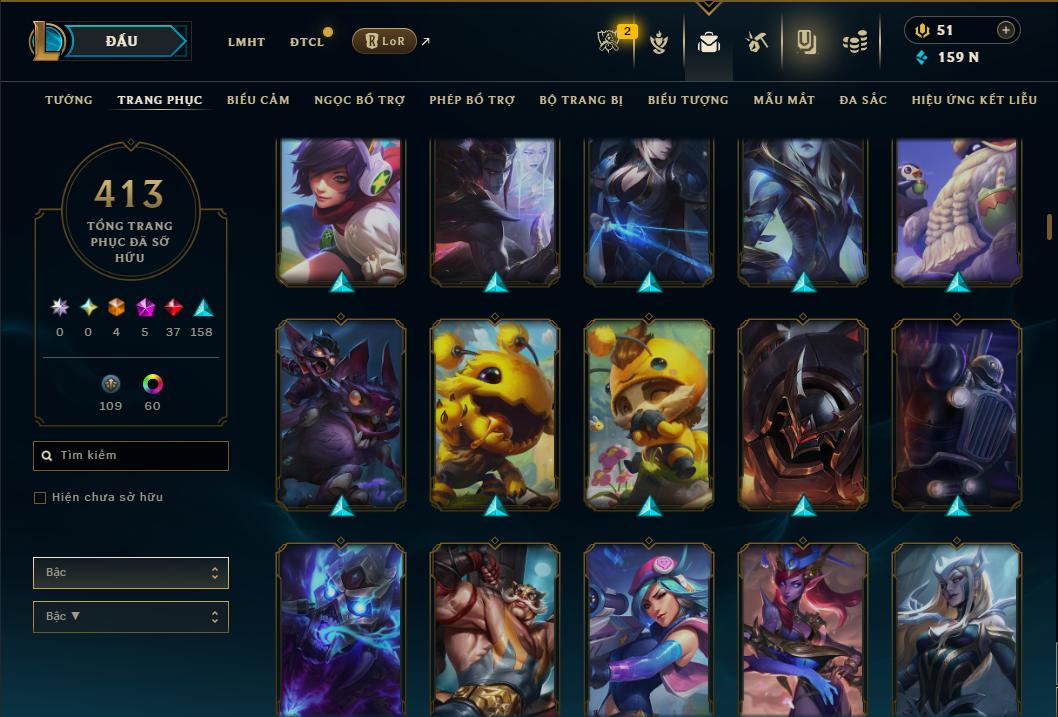Switch to the MẪU MẮT tab

click(x=784, y=100)
